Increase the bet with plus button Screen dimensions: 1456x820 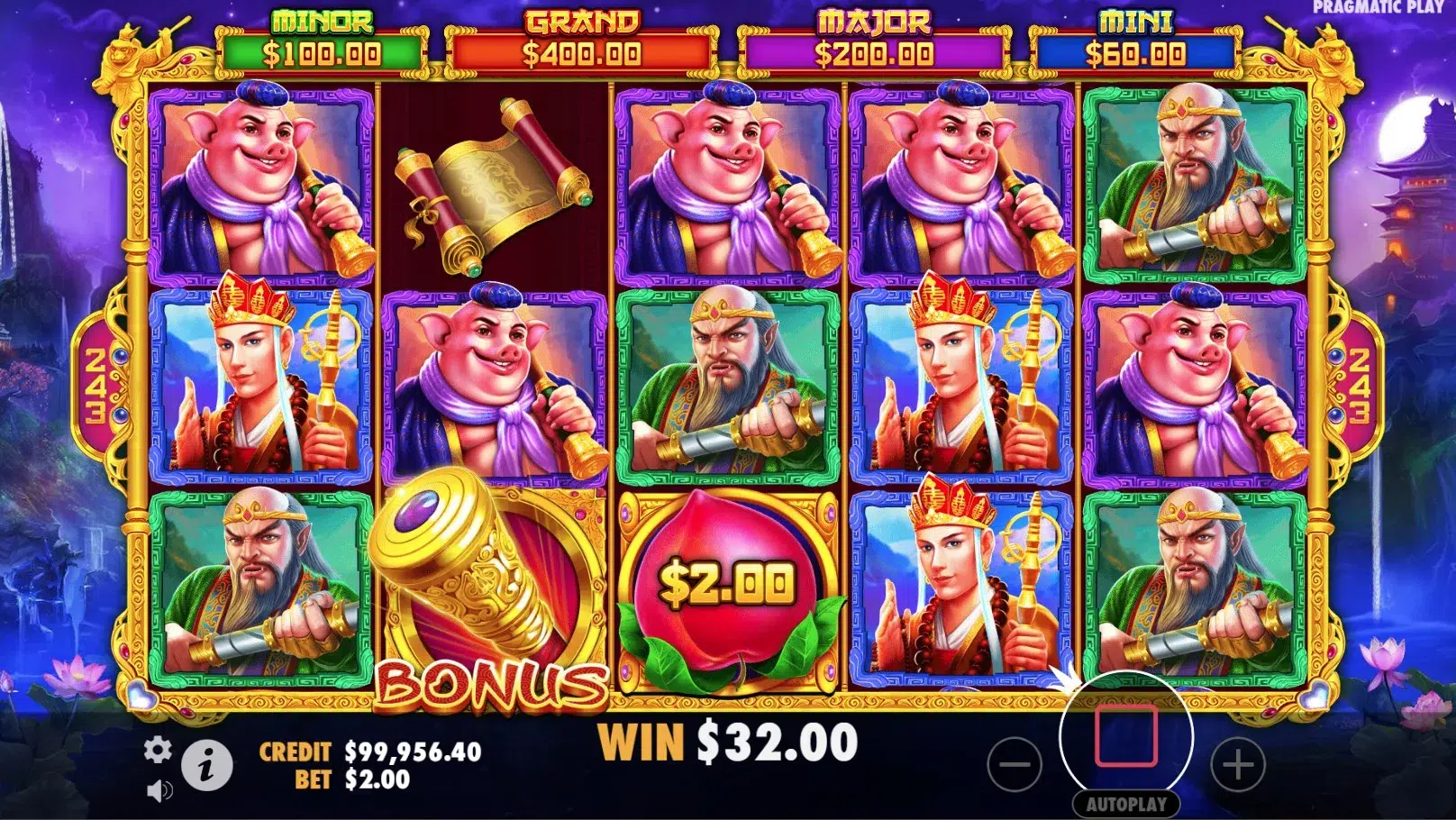click(x=1237, y=765)
